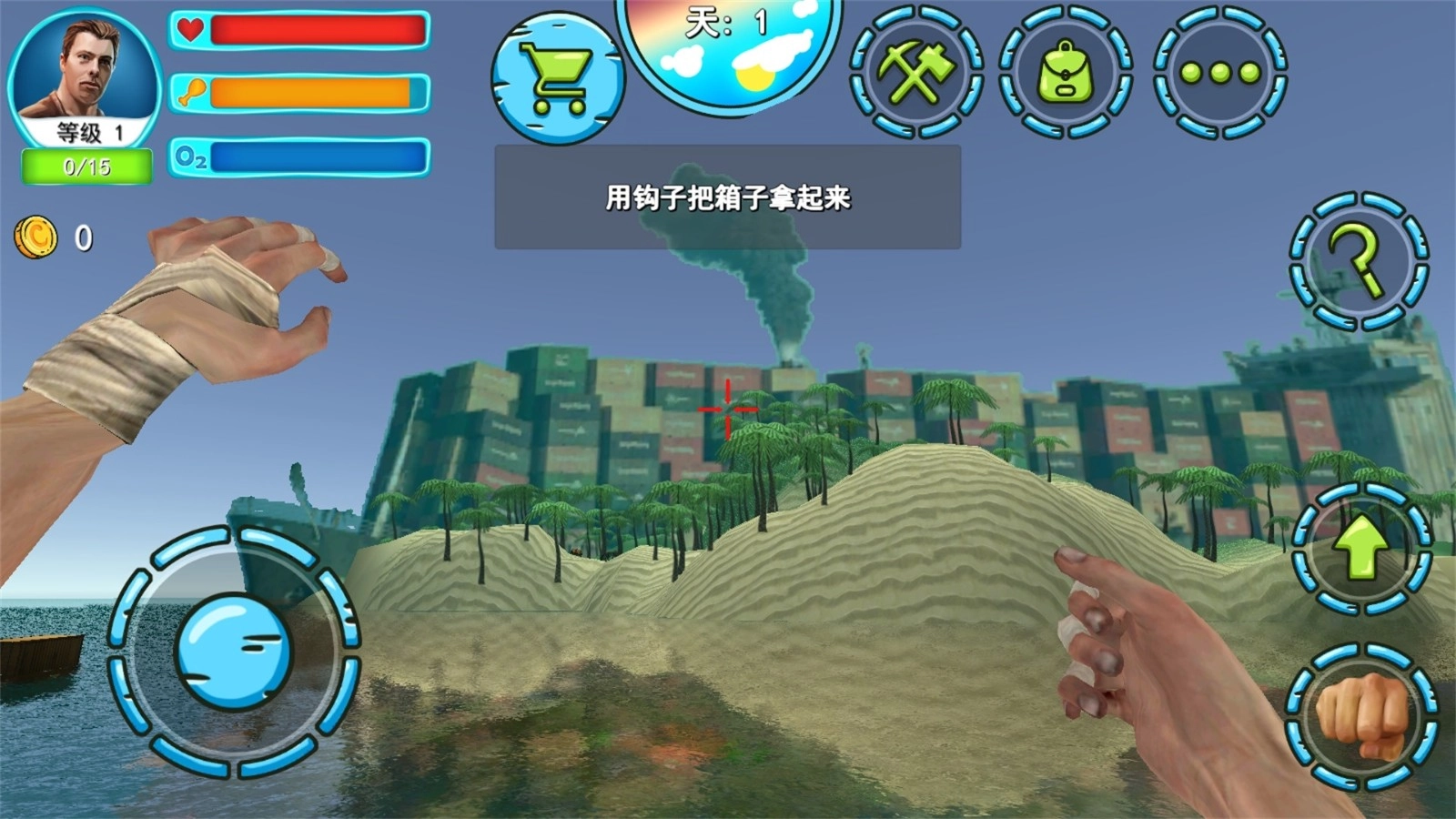
Task: Tap the 0/15 experience progress bar
Action: [85, 164]
